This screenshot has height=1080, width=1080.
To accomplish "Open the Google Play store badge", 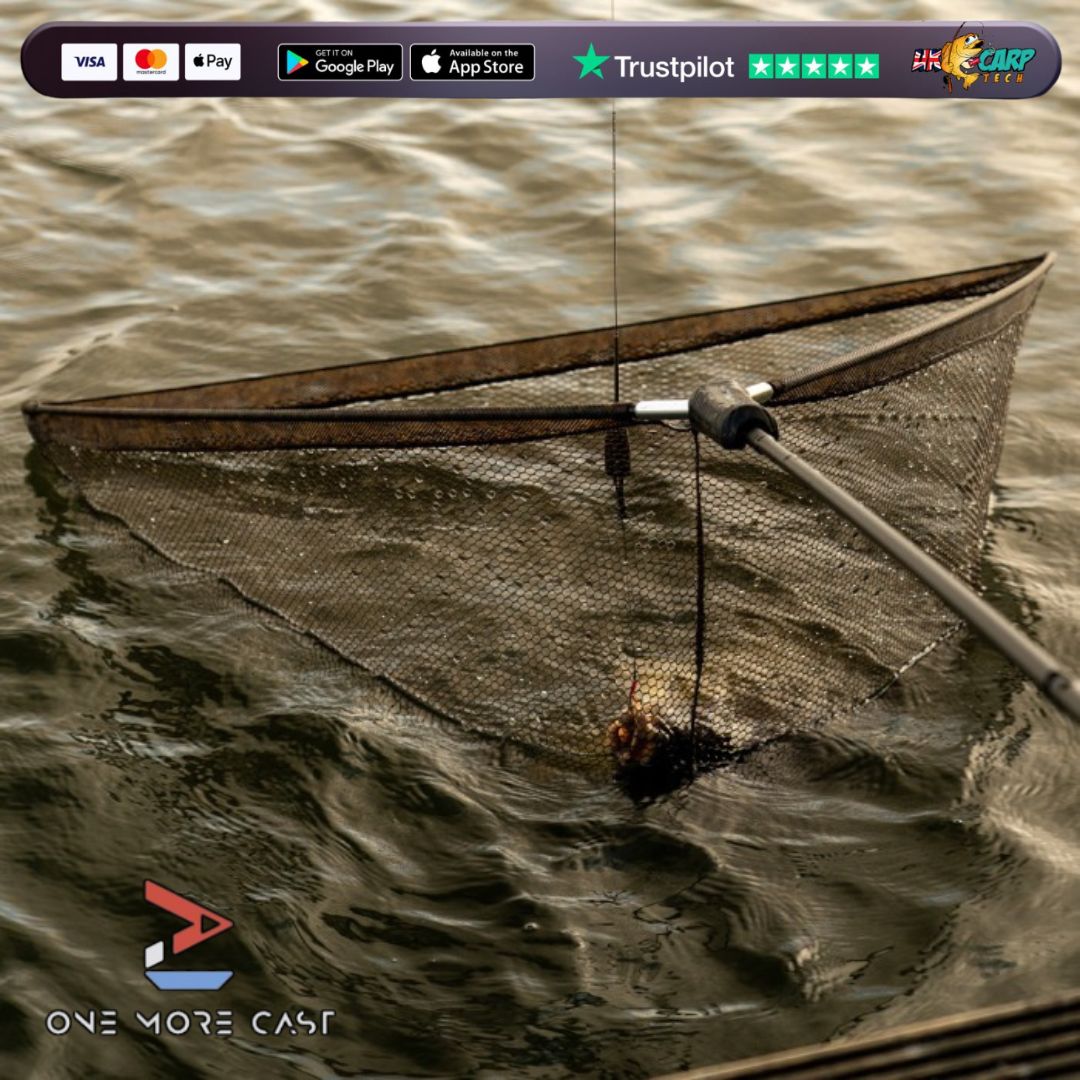I will point(340,62).
